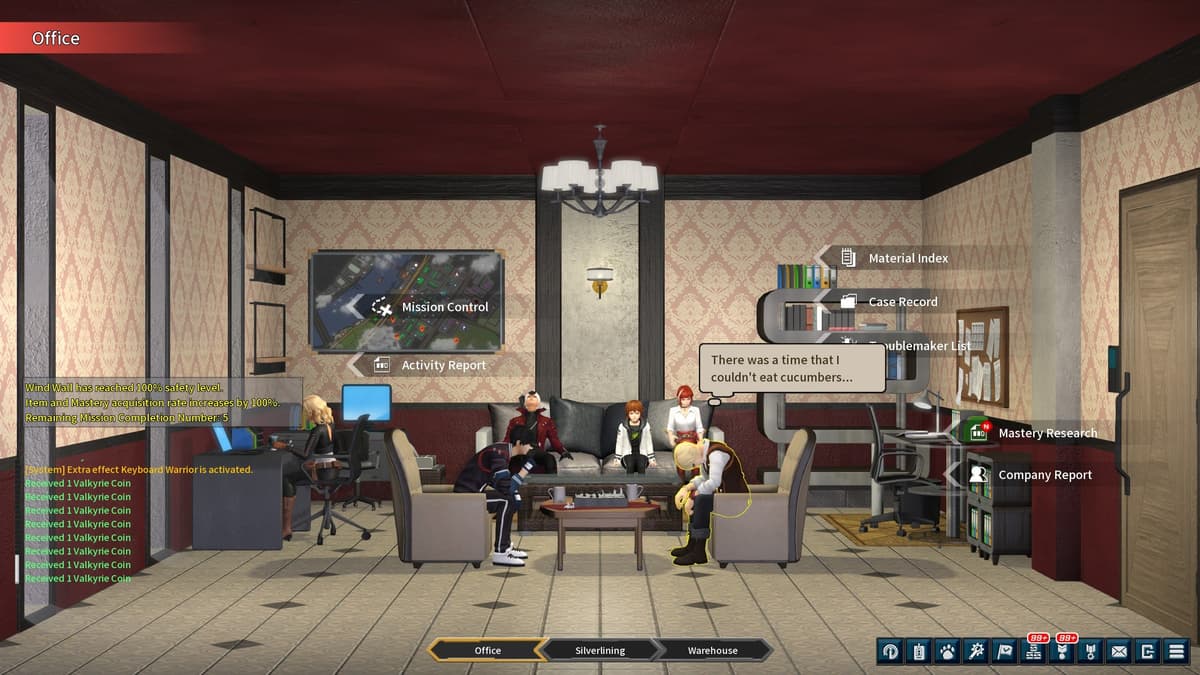
Task: Open Mission Control on the map screen
Action: tap(444, 307)
